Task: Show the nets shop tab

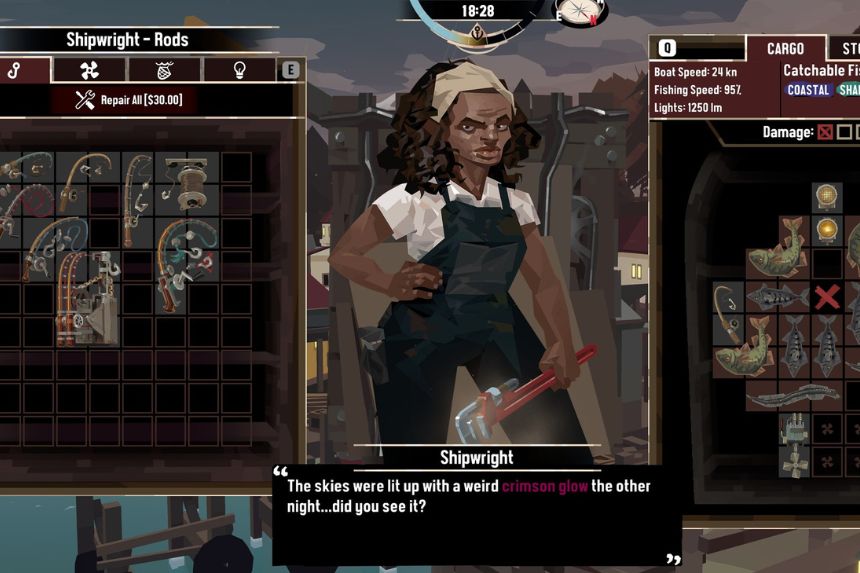Action: [x=164, y=69]
